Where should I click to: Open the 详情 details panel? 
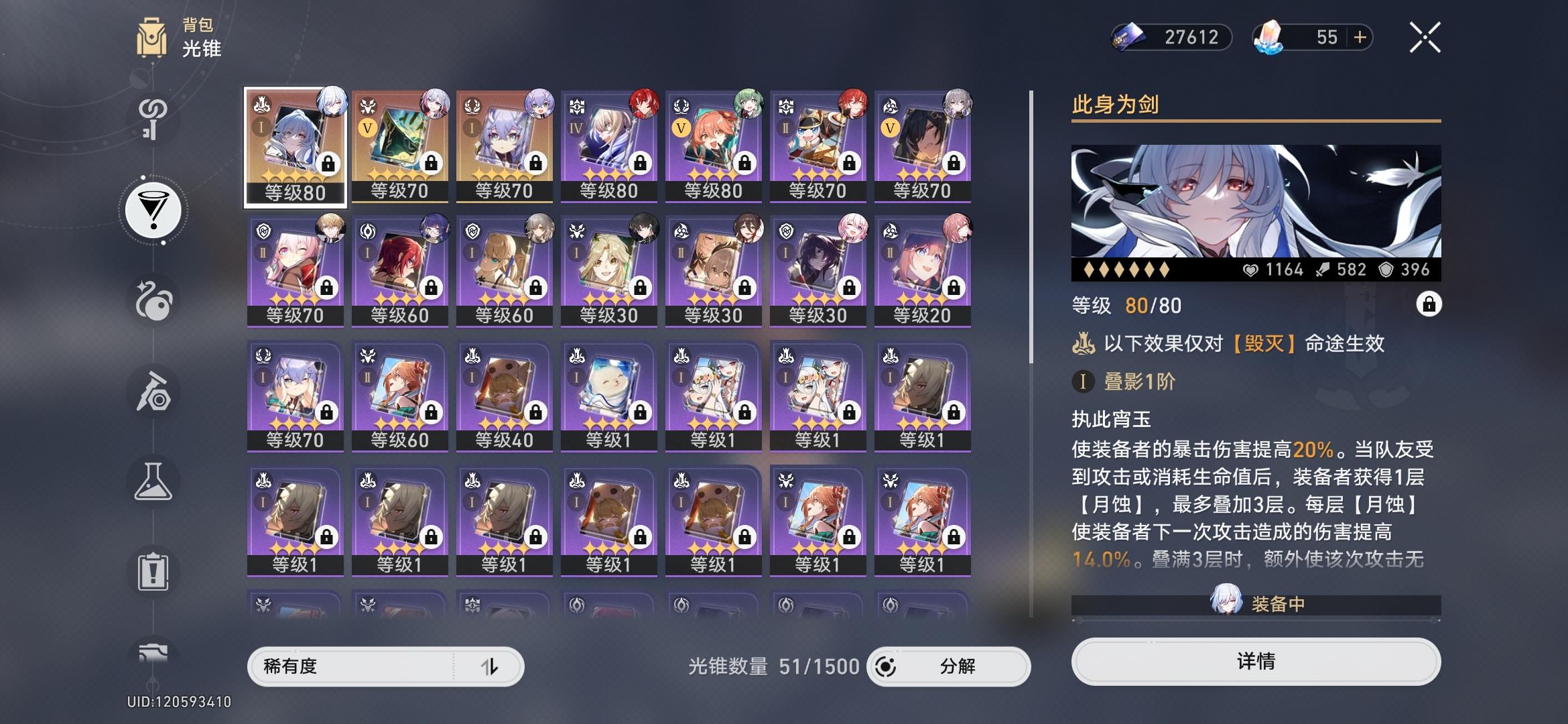[x=1256, y=662]
